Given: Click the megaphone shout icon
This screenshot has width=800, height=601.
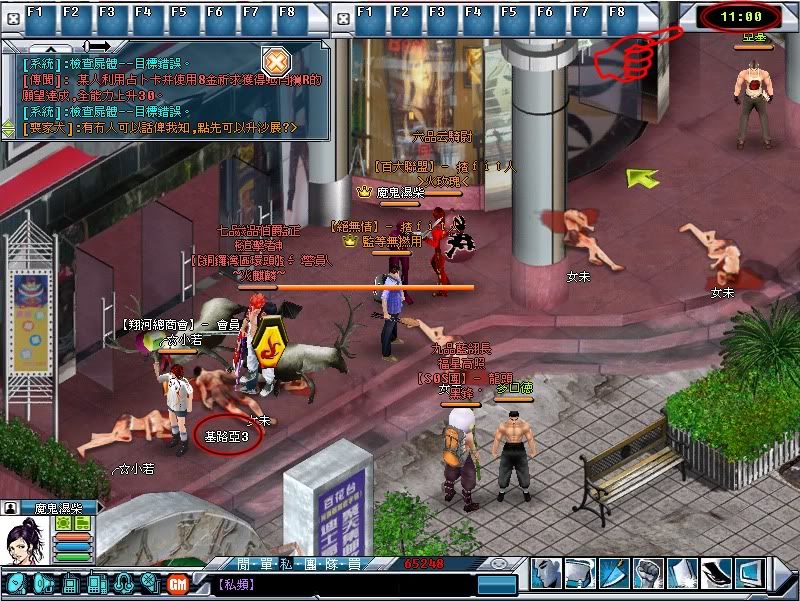Looking at the screenshot, I should (41, 582).
